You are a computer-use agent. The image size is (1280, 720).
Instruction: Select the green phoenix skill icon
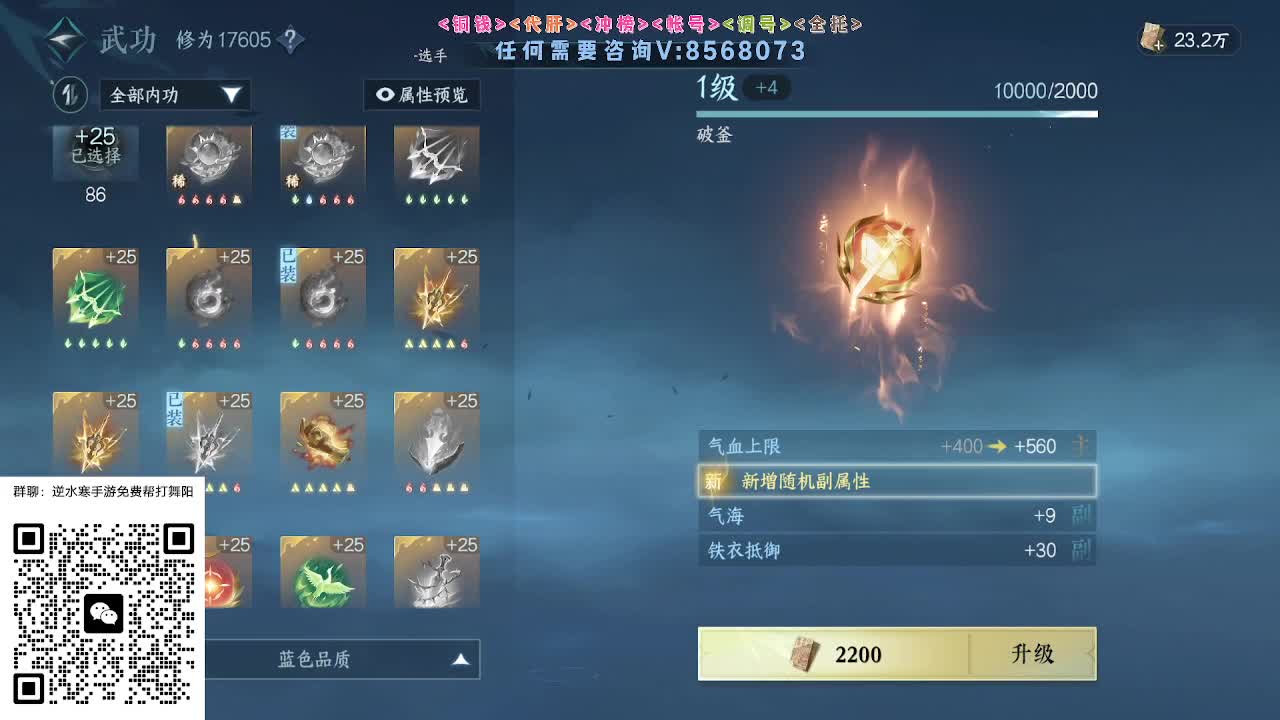tap(322, 570)
